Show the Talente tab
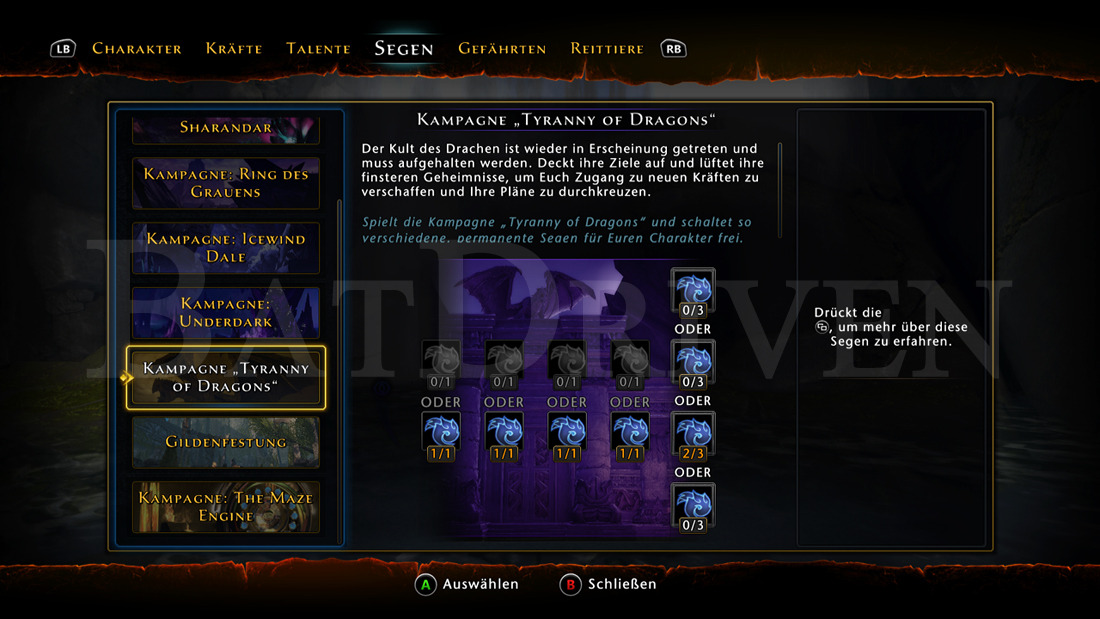Viewport: 1100px width, 619px height. click(318, 48)
